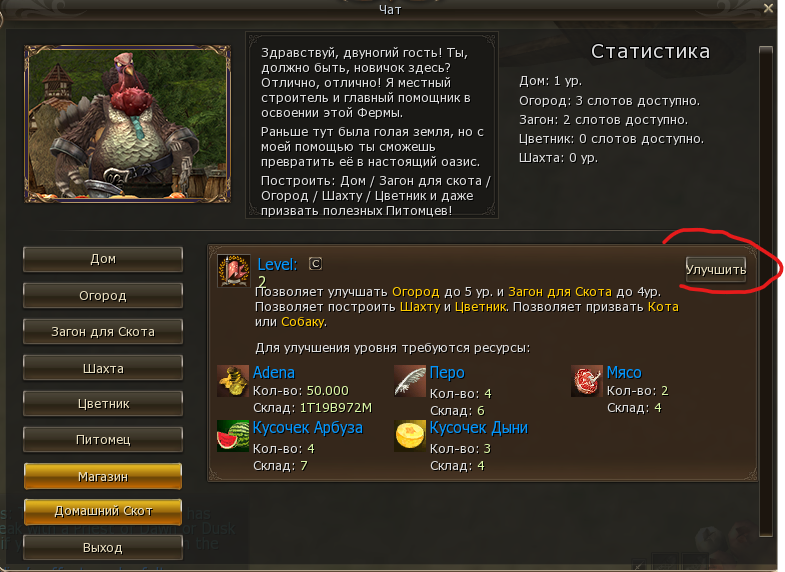The height and width of the screenshot is (572, 785).
Task: Click the house Level icon
Action: click(x=234, y=271)
